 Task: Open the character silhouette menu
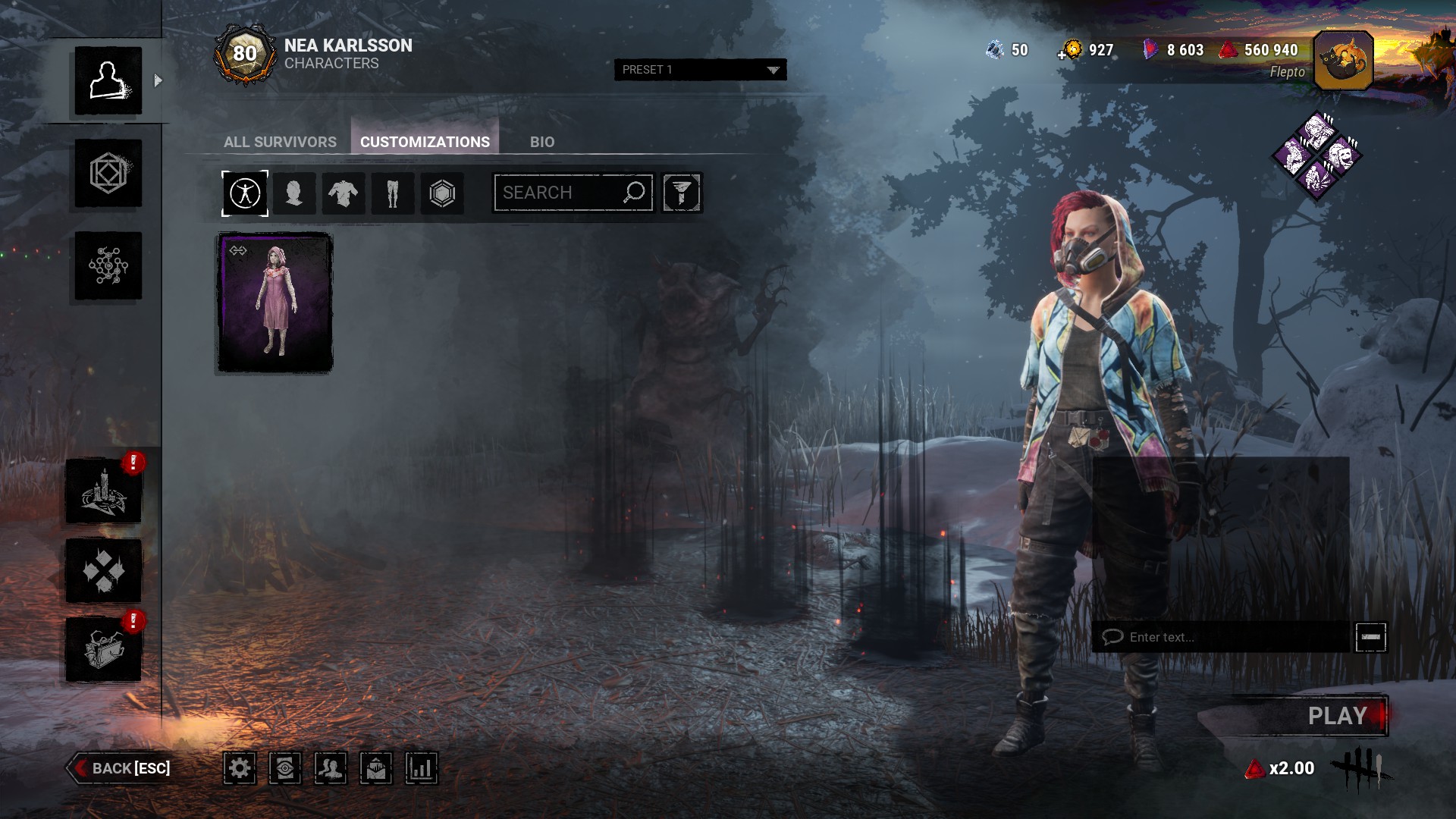coord(108,81)
